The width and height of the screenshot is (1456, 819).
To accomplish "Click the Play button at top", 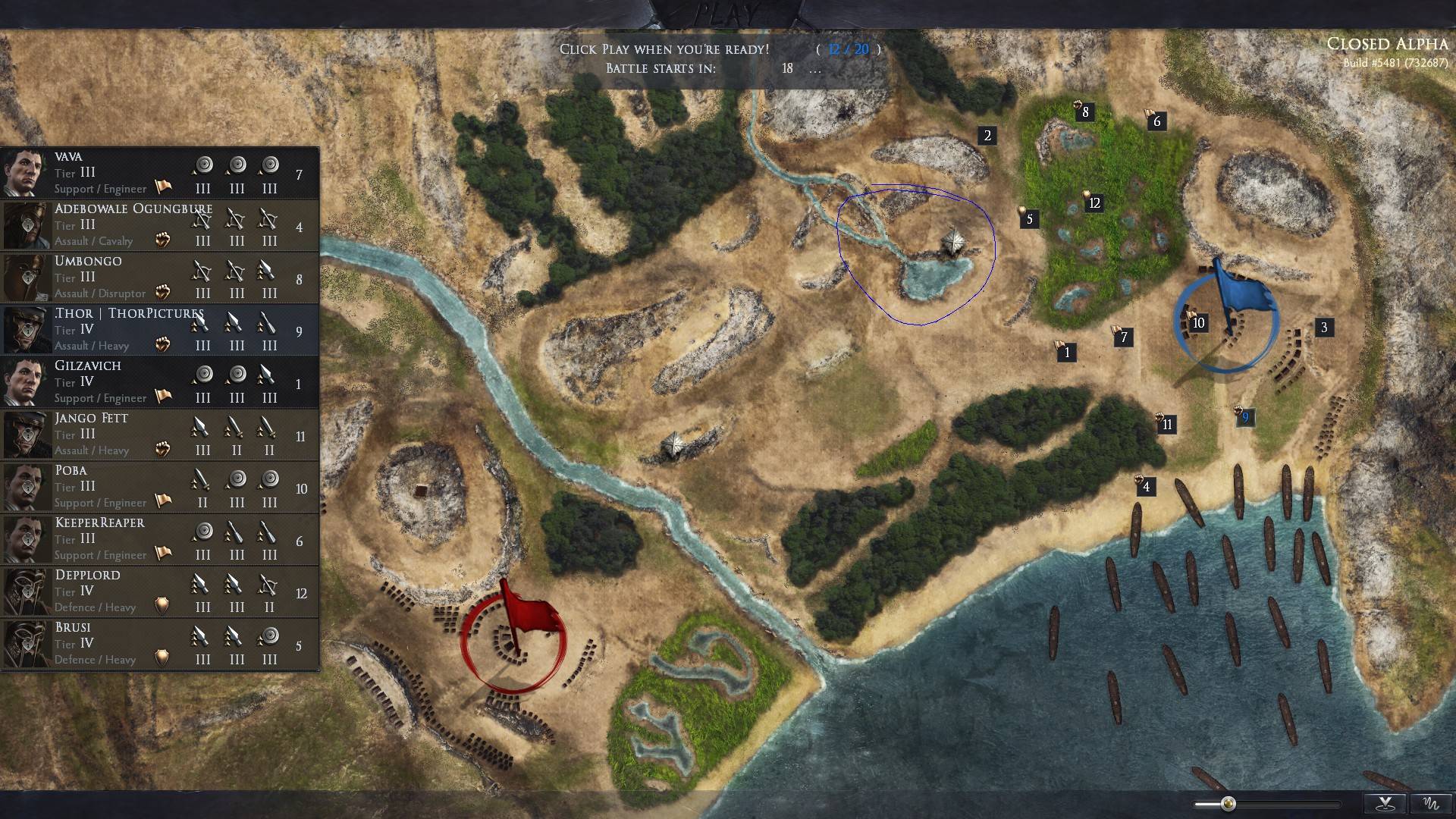I will (726, 13).
